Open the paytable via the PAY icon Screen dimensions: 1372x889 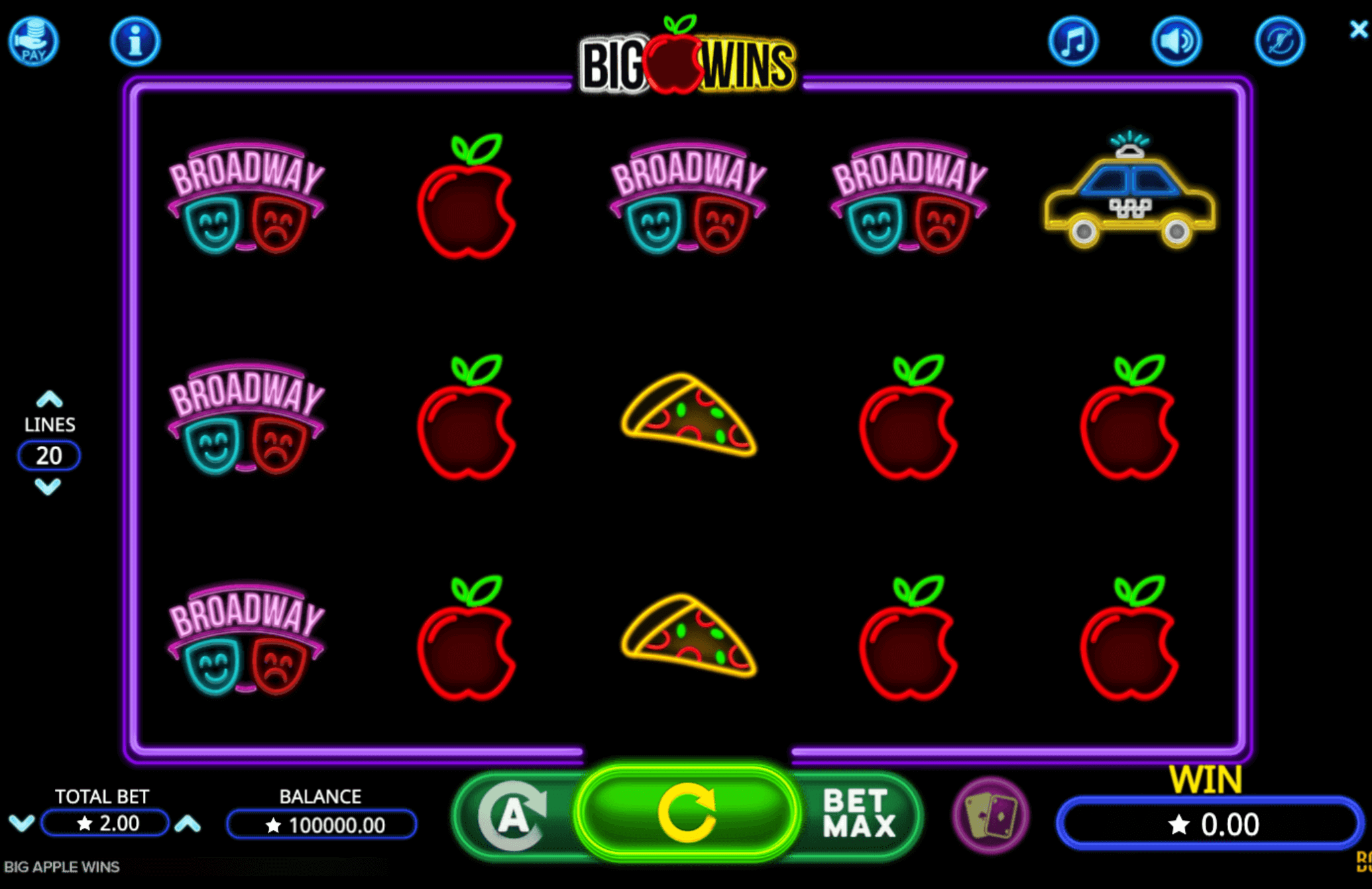point(34,41)
